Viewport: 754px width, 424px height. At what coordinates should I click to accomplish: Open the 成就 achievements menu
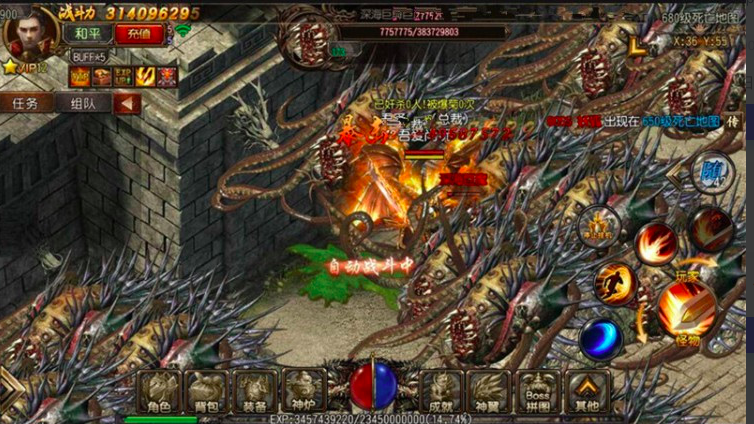tap(439, 391)
